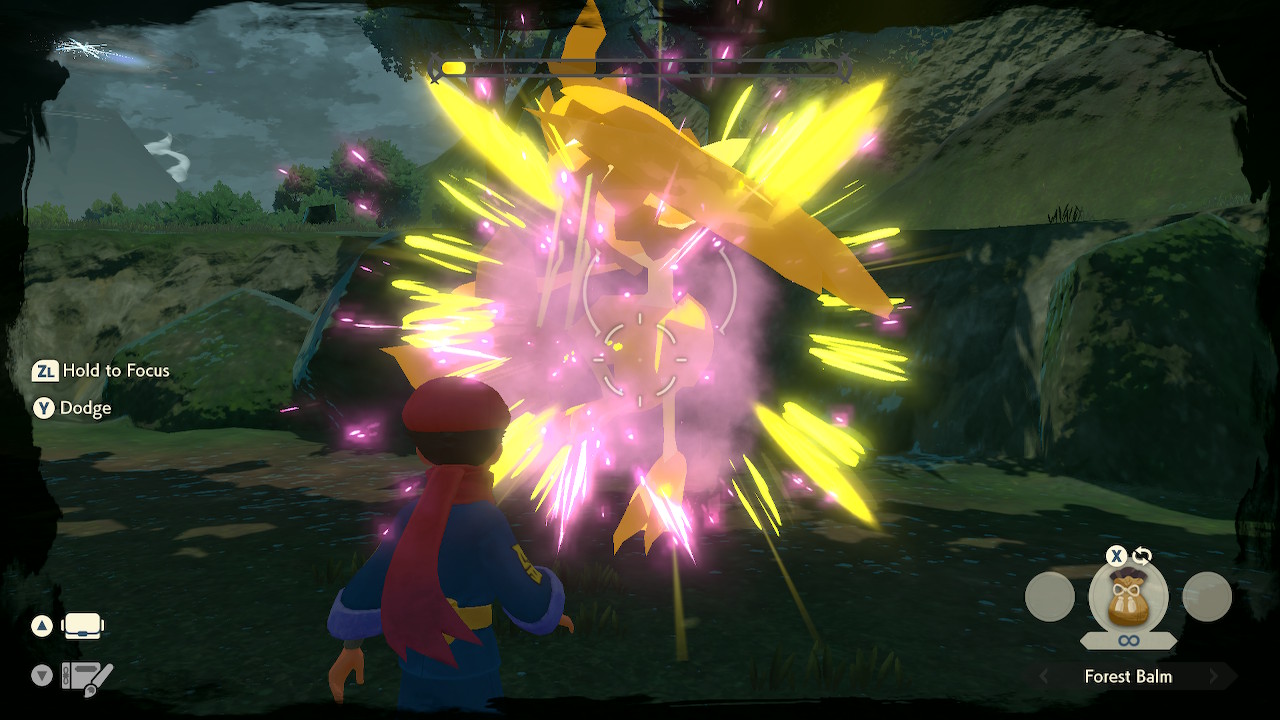Click the previous-item arrow beside Forest Balm
Image resolution: width=1280 pixels, height=720 pixels.
pos(1044,677)
